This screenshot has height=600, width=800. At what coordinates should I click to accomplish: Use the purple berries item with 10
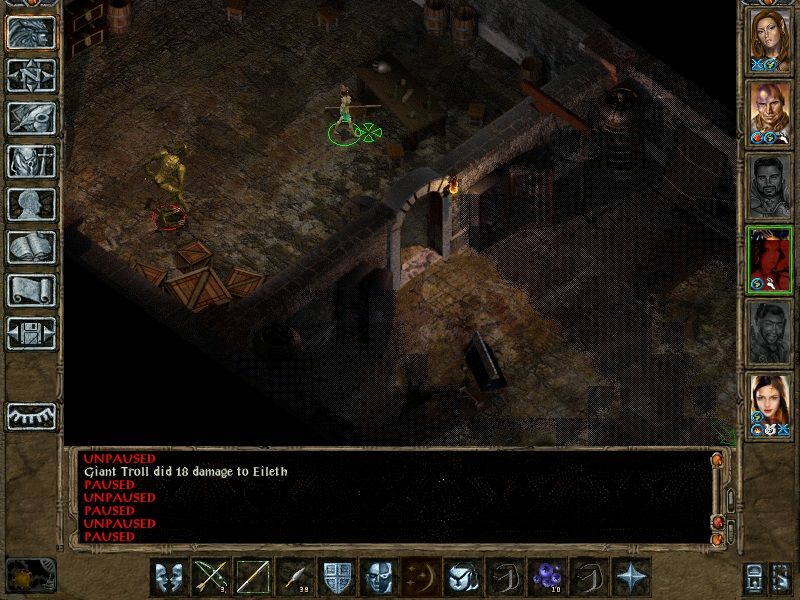click(547, 578)
